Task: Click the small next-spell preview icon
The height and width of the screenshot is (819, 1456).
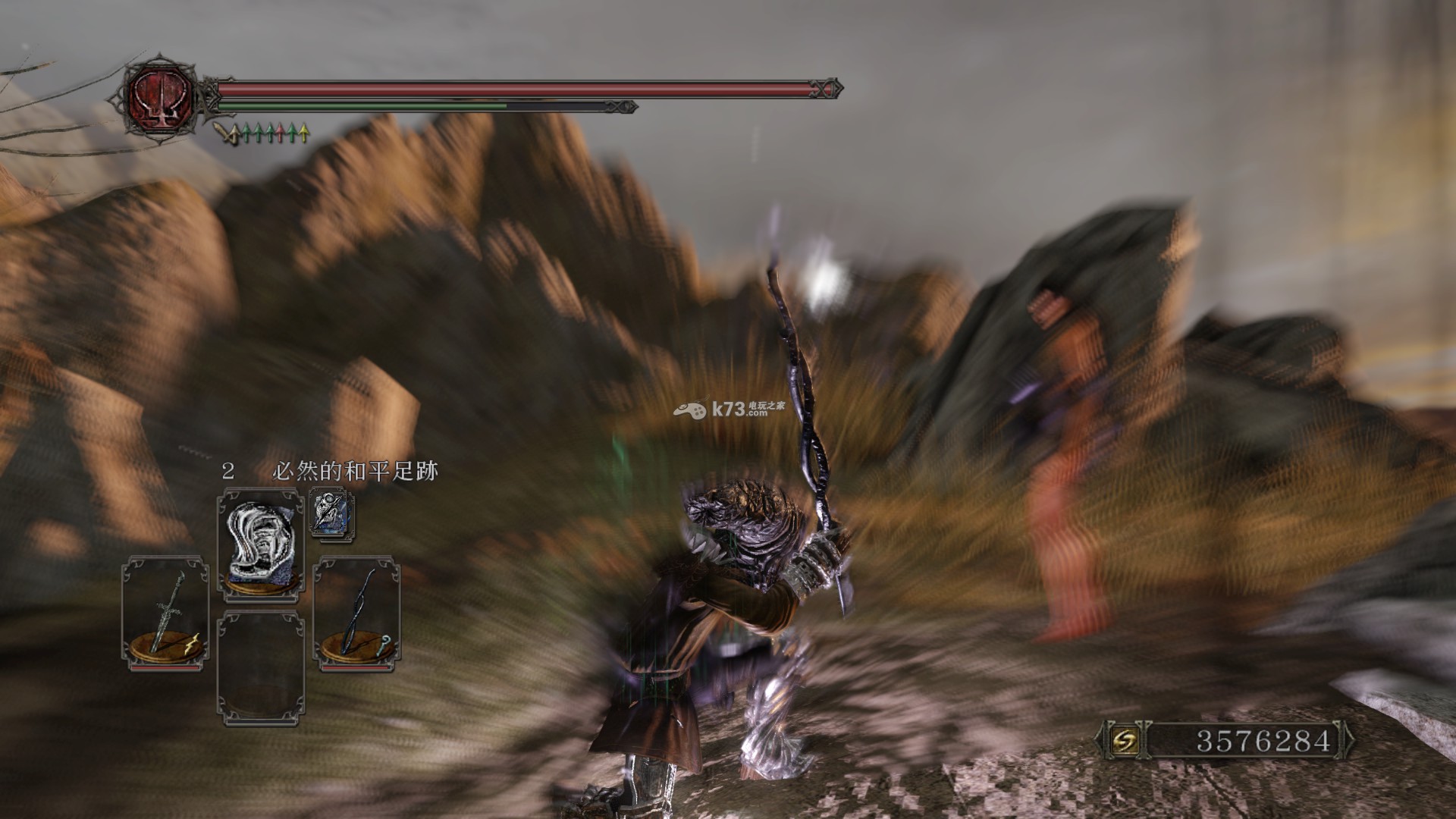Action: (x=331, y=513)
